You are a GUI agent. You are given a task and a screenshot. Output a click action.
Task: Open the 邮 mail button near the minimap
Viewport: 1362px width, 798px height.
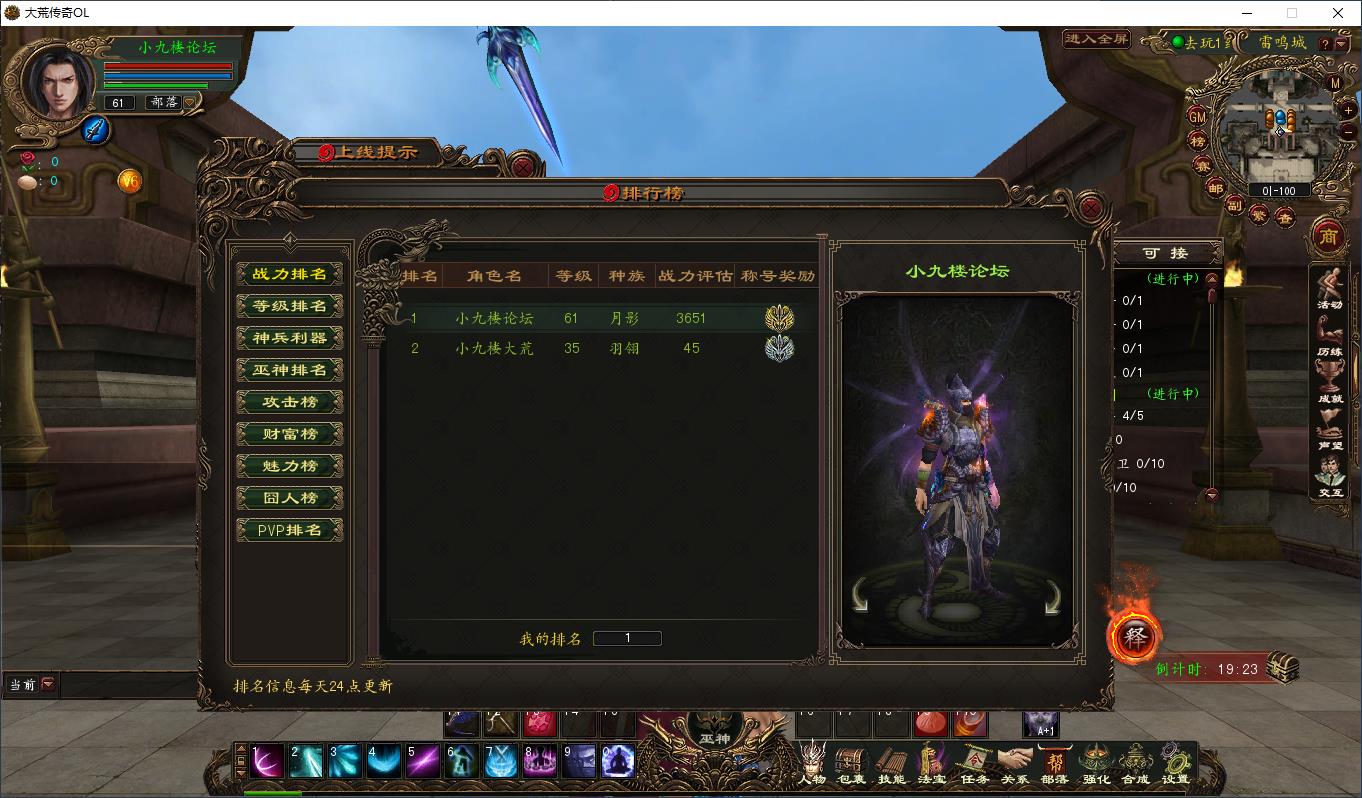point(1215,187)
